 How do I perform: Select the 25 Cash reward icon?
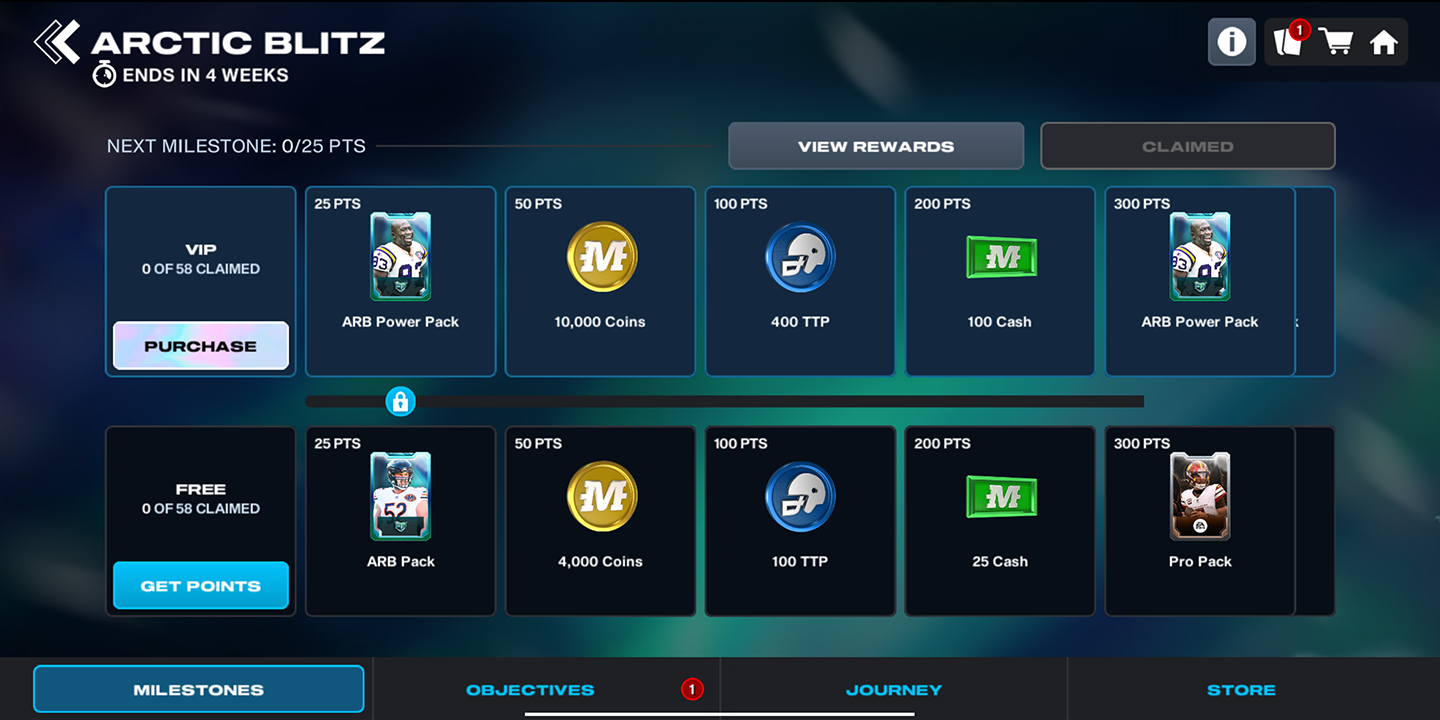[1000, 496]
